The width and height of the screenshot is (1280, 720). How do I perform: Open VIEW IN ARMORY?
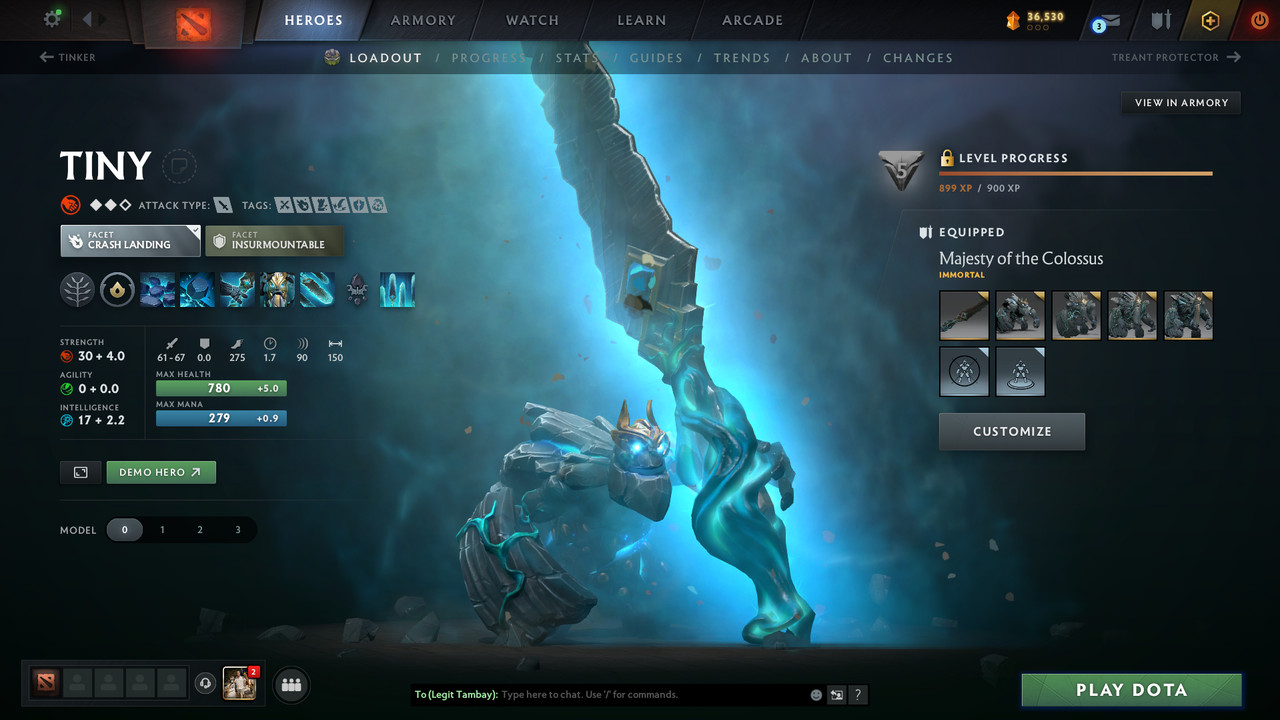(x=1180, y=102)
